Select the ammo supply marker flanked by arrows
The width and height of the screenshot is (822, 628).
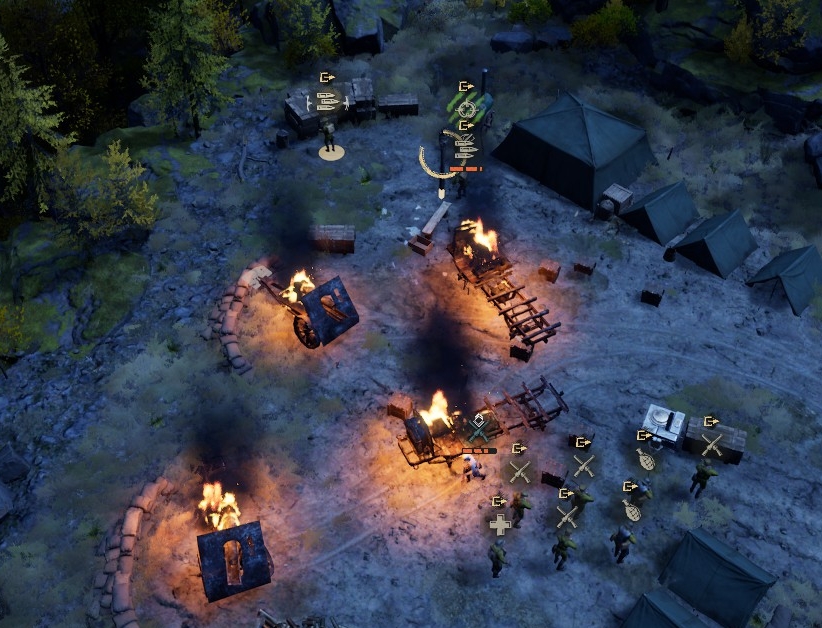coord(327,99)
